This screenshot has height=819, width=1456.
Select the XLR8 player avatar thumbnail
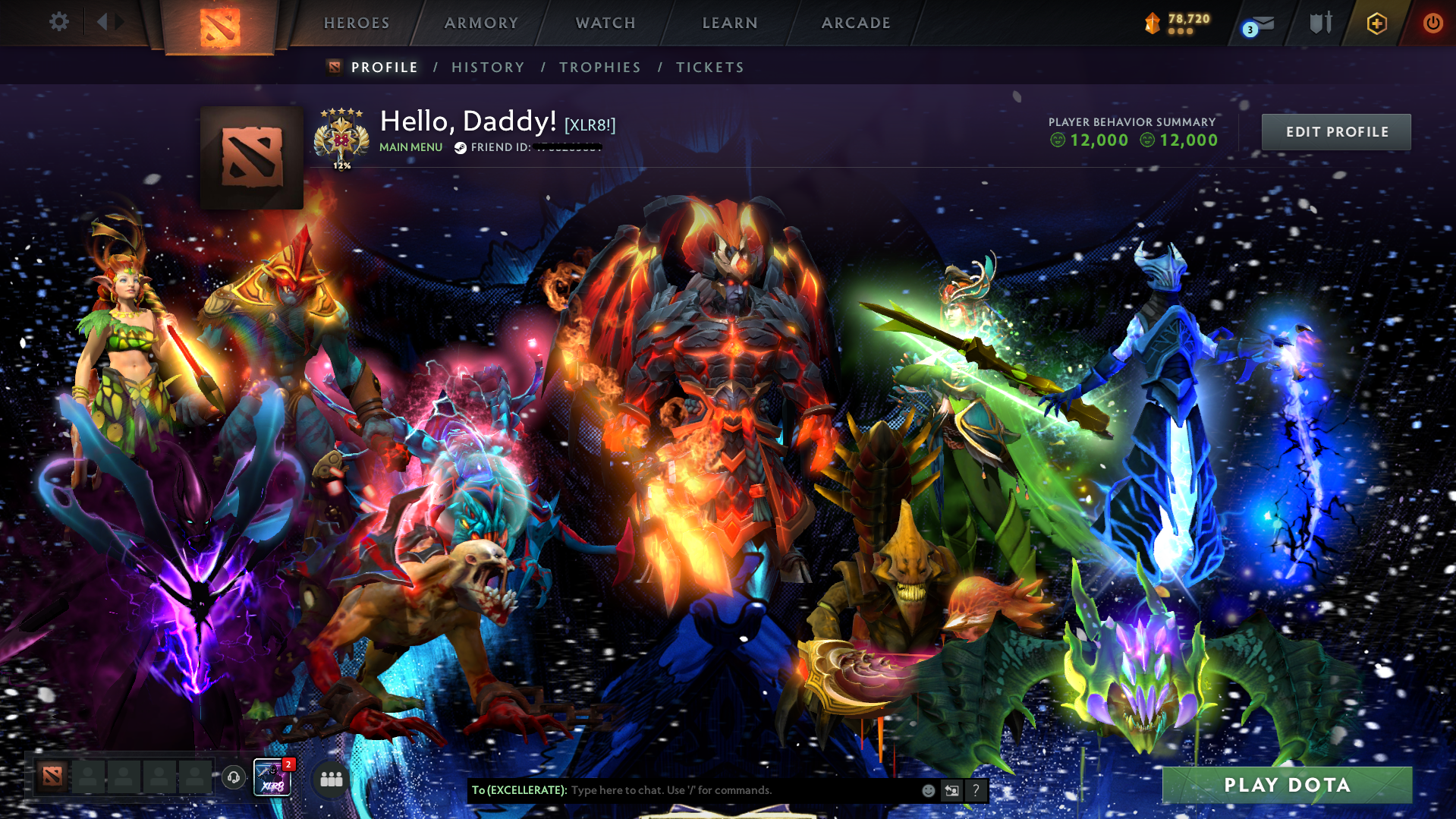click(272, 777)
